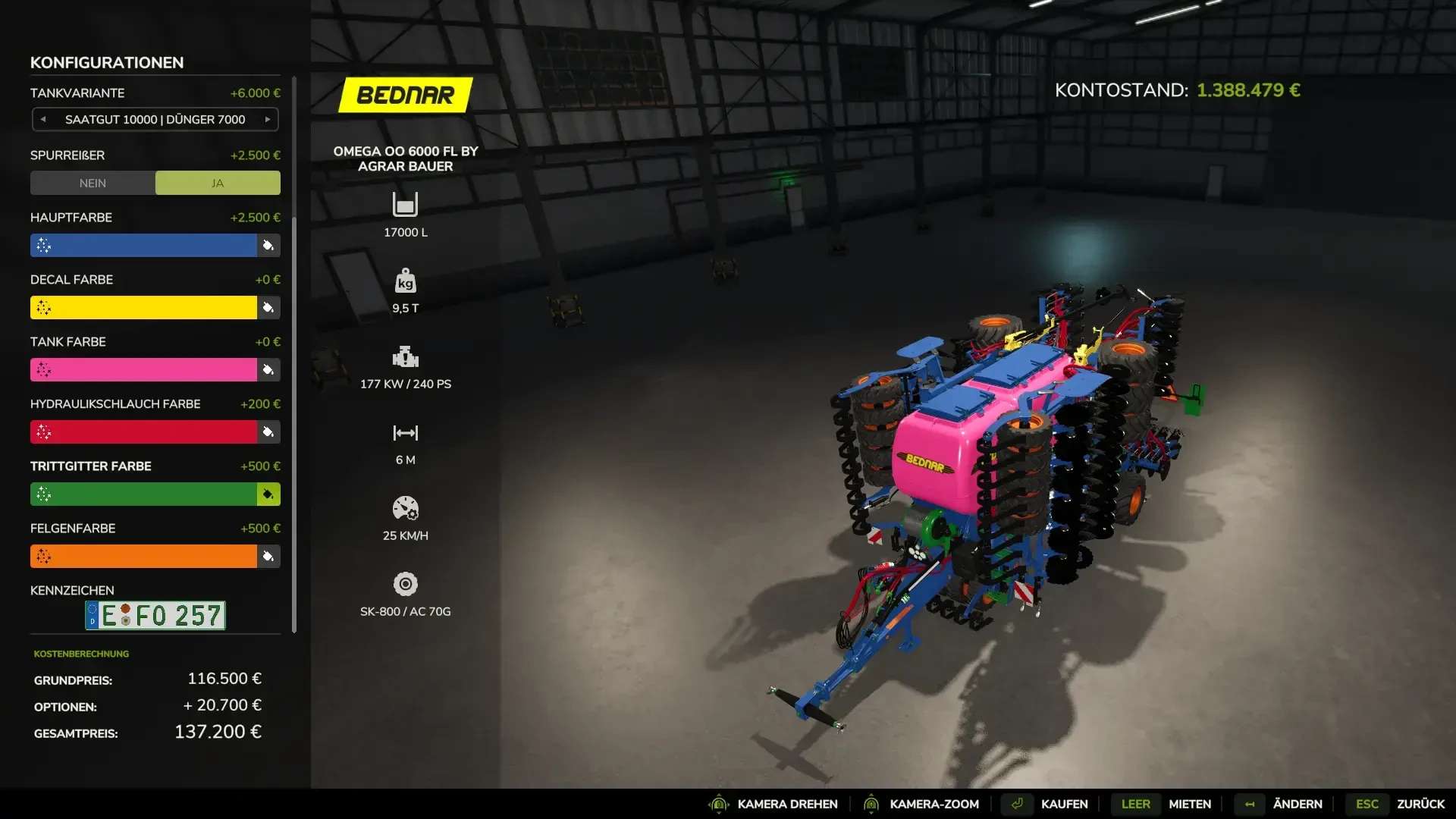Open the orange Felgenfarbe color bar
The width and height of the screenshot is (1456, 819).
(x=144, y=556)
